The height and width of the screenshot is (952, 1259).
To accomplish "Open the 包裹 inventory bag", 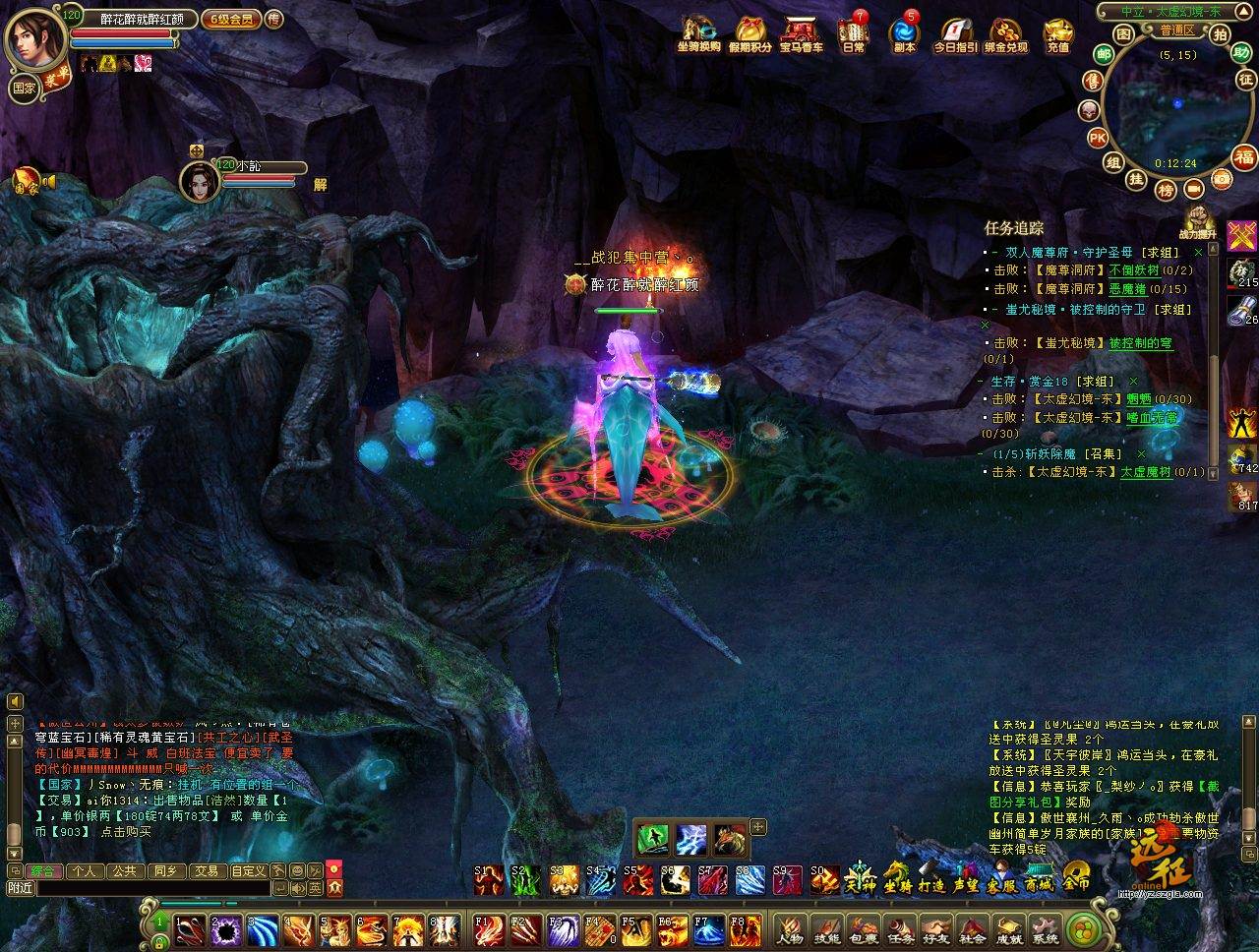I will click(x=865, y=927).
